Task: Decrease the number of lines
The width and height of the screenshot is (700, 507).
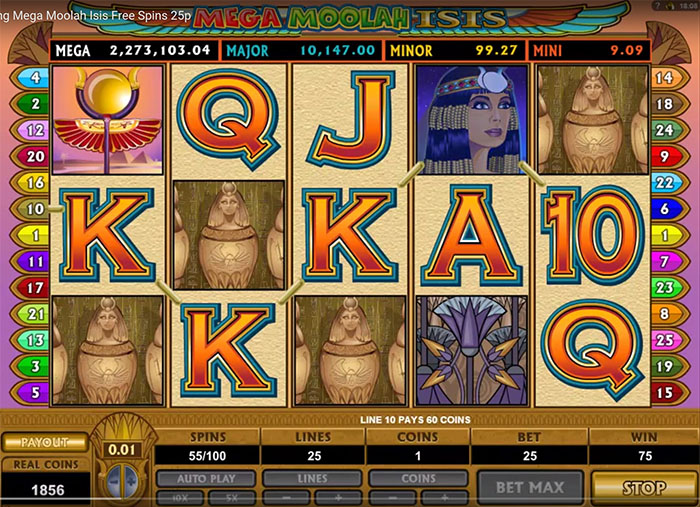Action: pyautogui.click(x=286, y=496)
